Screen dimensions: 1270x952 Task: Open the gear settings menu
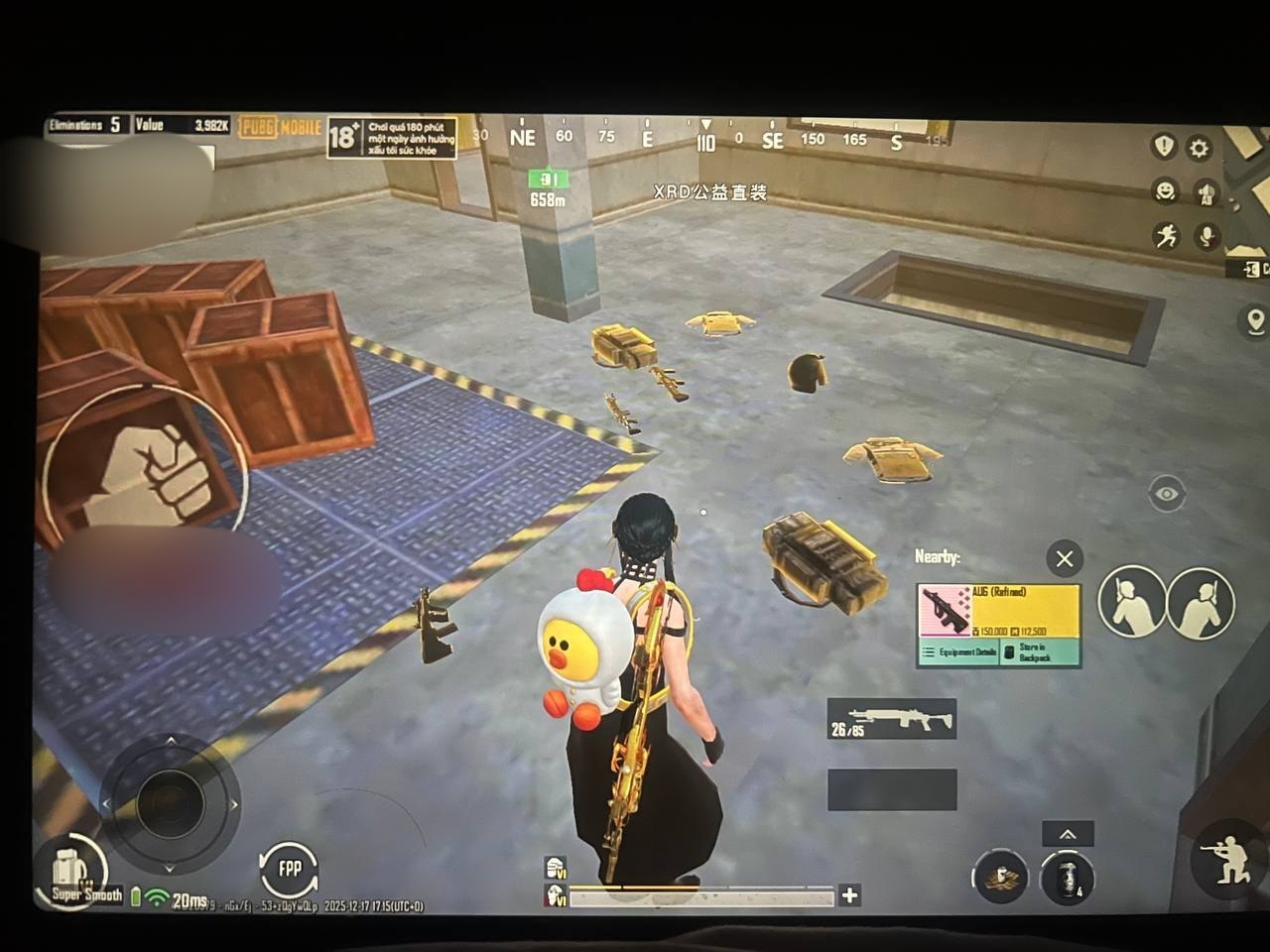(x=1200, y=149)
